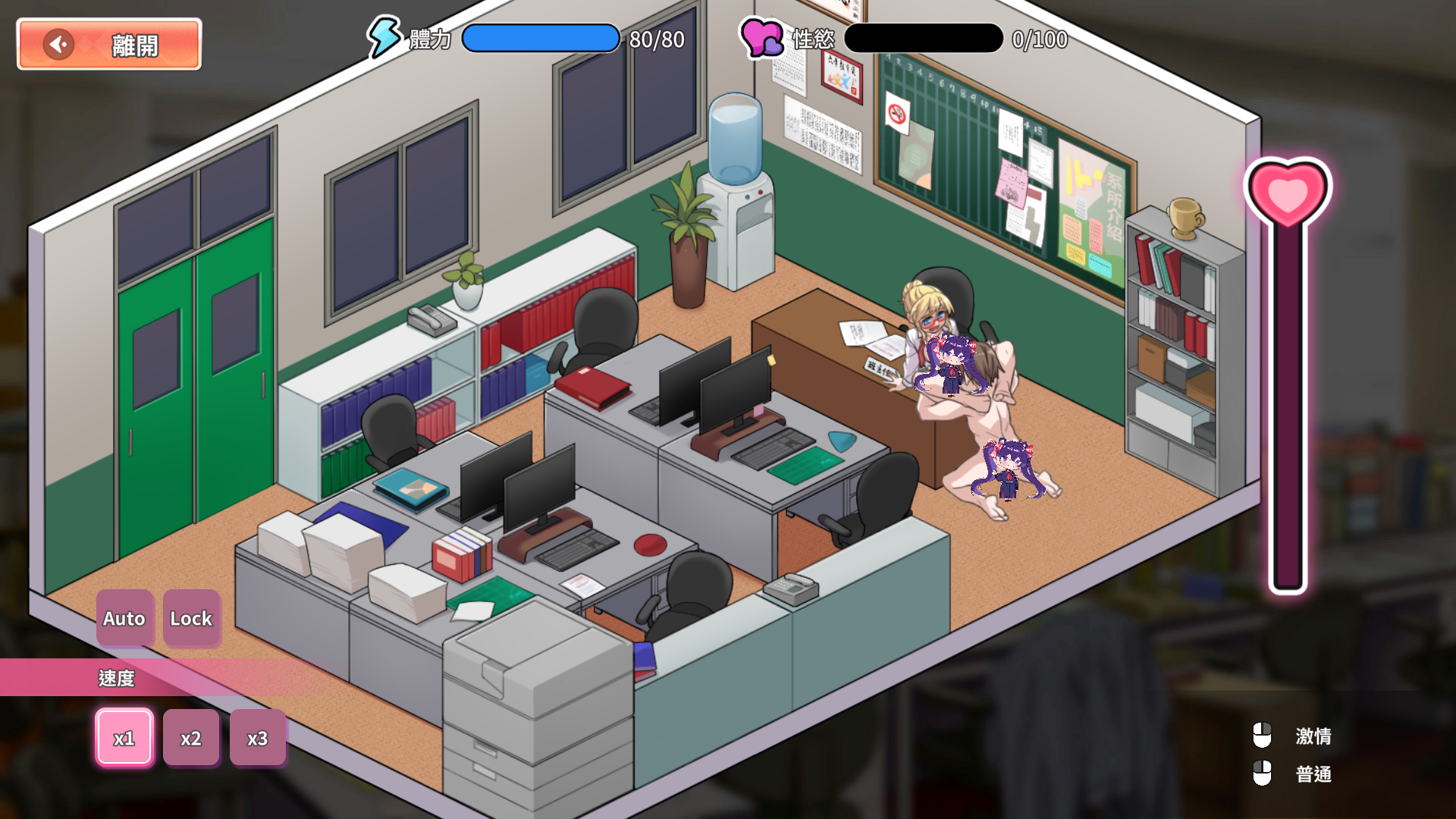Switch speed to x2
Image resolution: width=1456 pixels, height=819 pixels.
pyautogui.click(x=191, y=737)
